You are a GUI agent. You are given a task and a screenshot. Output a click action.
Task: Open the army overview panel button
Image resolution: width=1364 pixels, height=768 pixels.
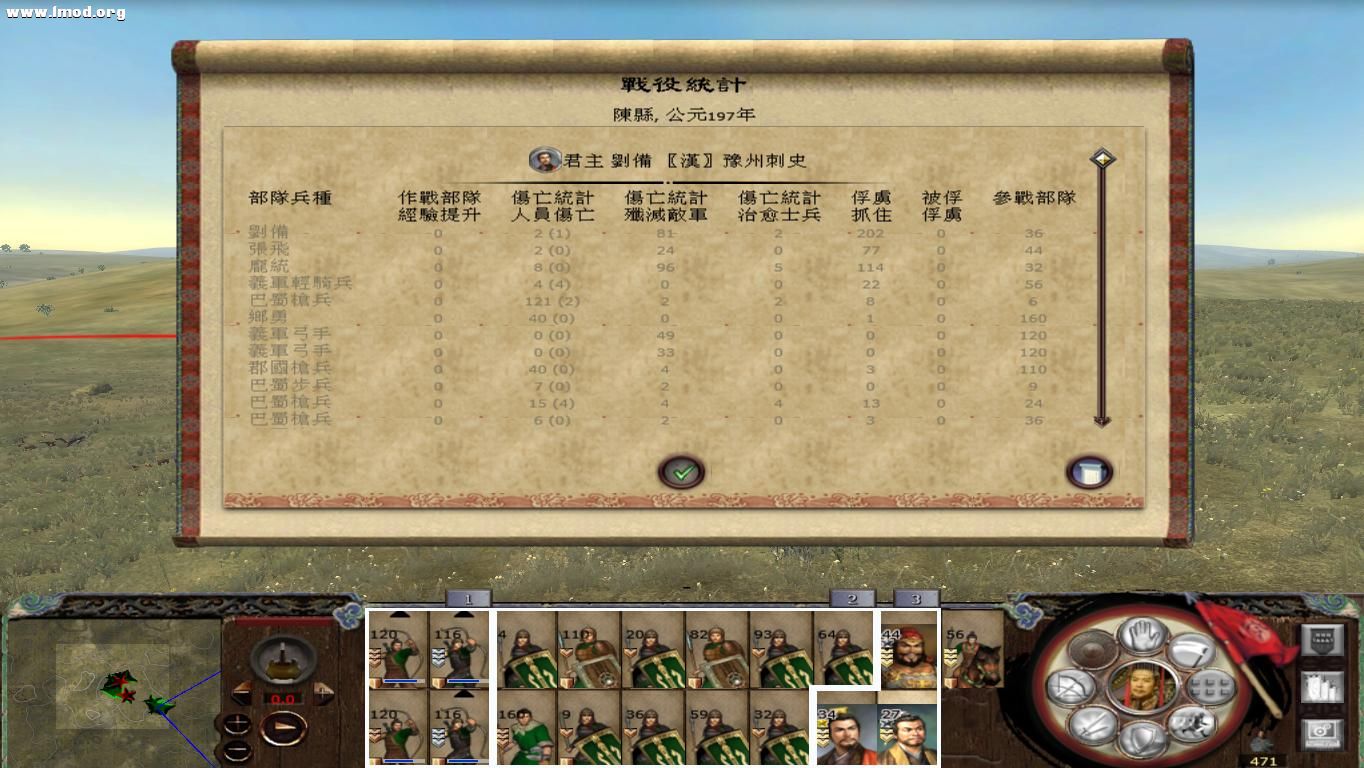click(x=1322, y=686)
